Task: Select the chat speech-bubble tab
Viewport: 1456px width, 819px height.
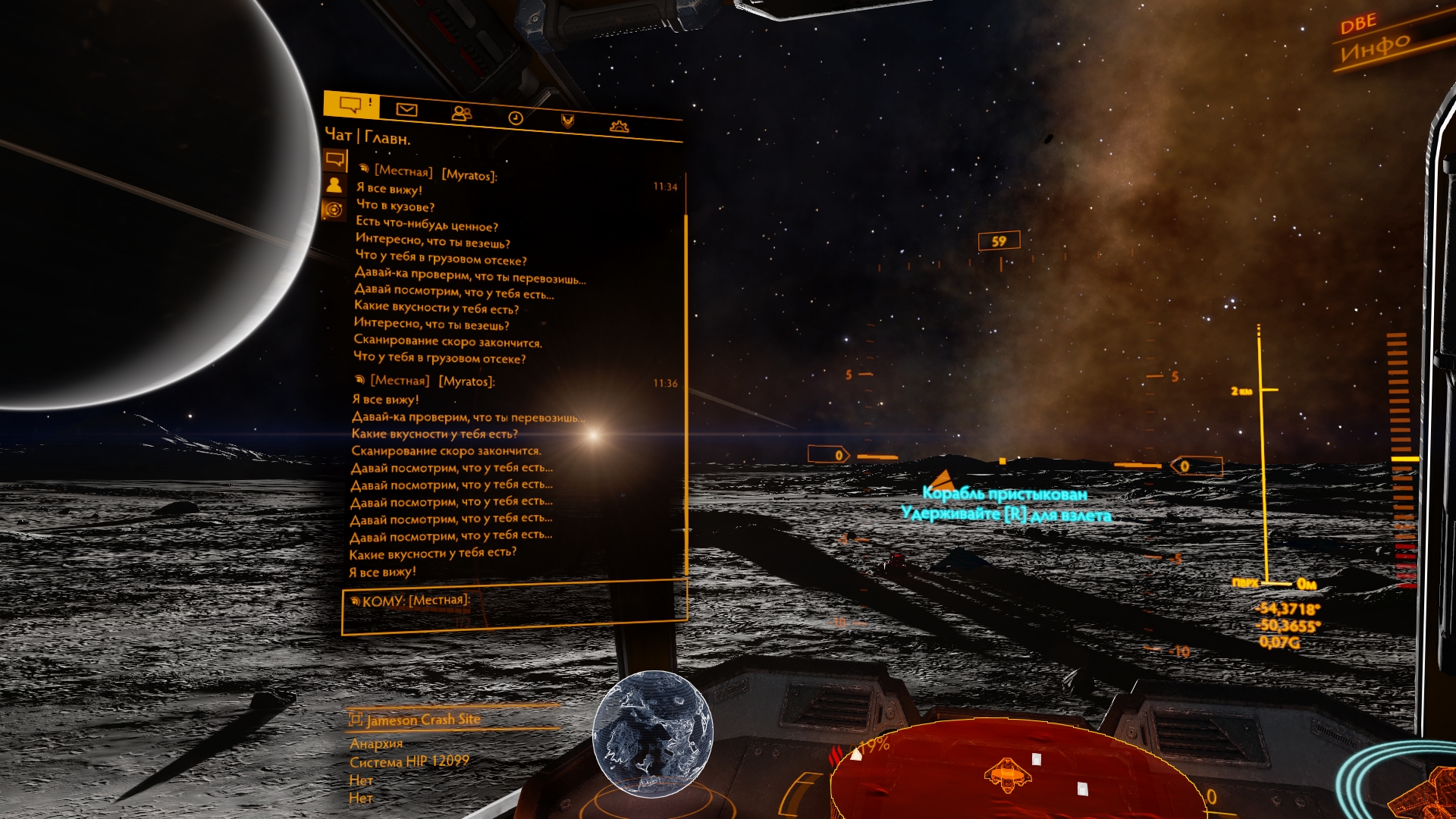Action: coord(350,104)
